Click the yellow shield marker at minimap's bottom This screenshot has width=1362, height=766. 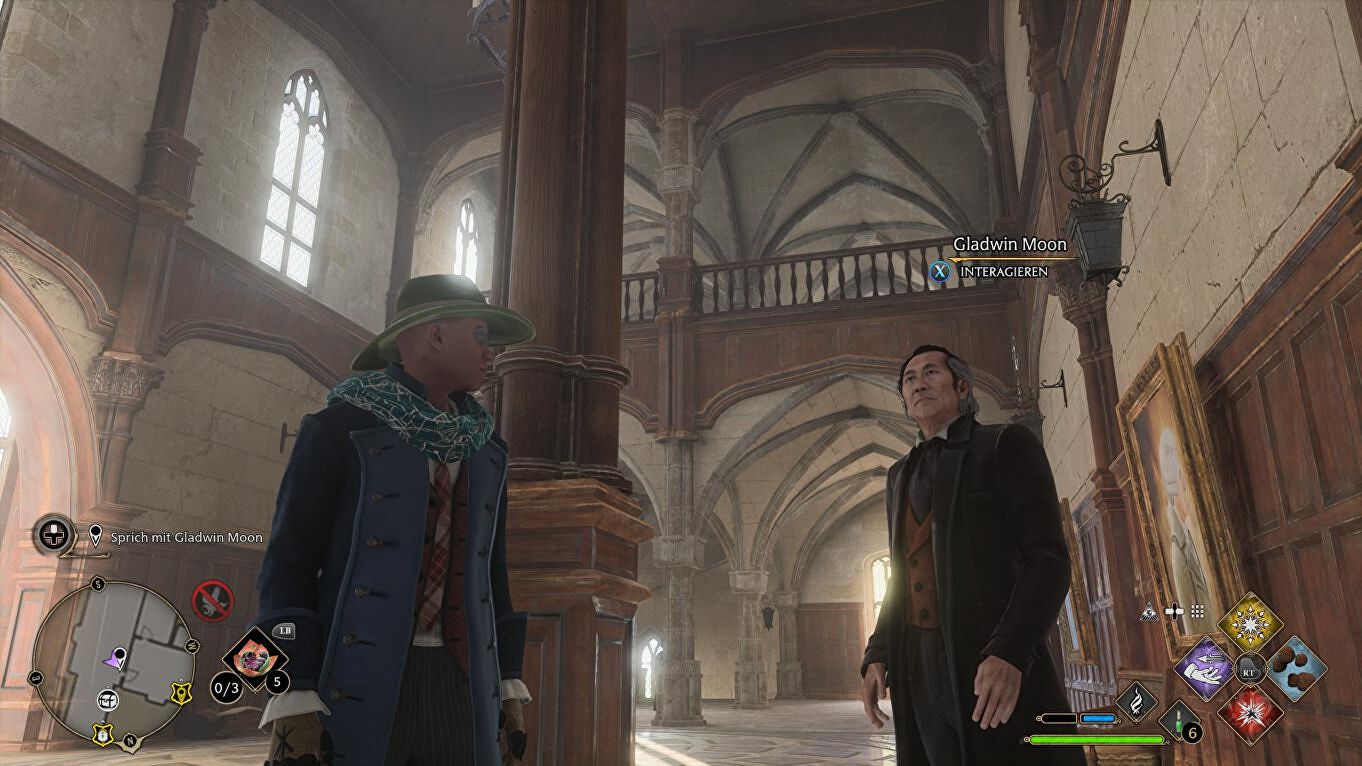(103, 734)
